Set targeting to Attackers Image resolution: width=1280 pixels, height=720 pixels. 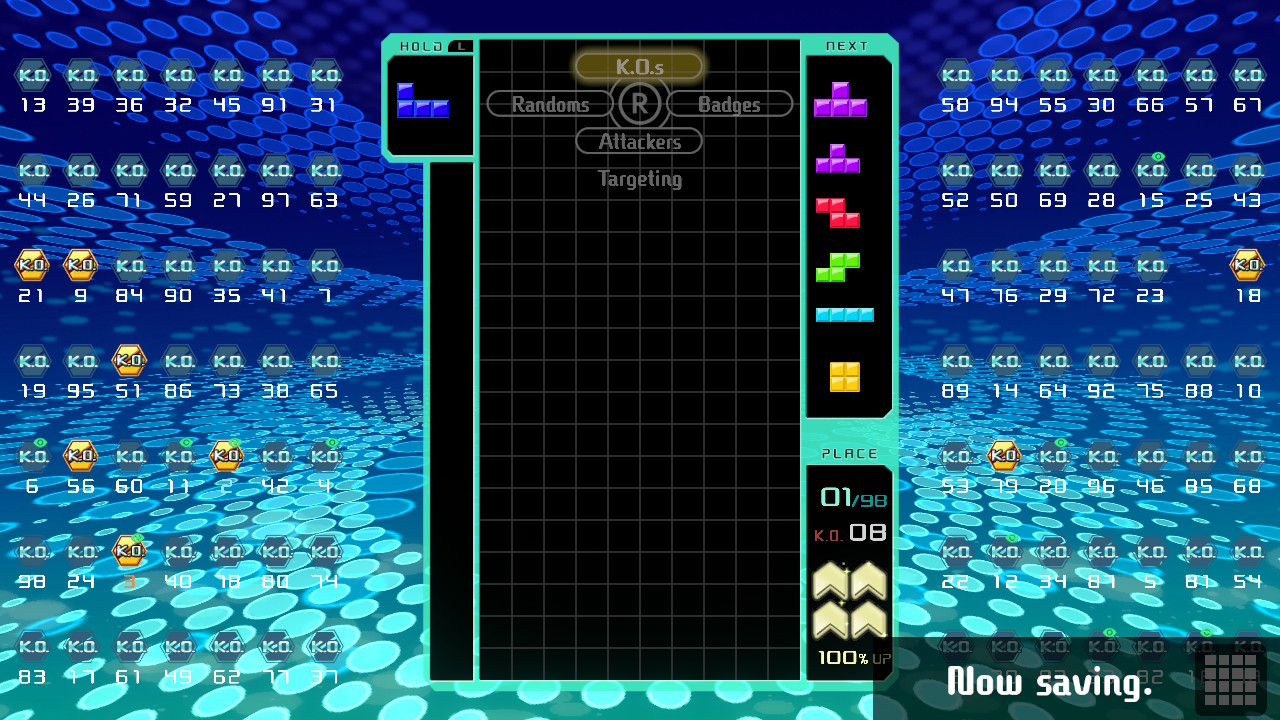coord(639,142)
